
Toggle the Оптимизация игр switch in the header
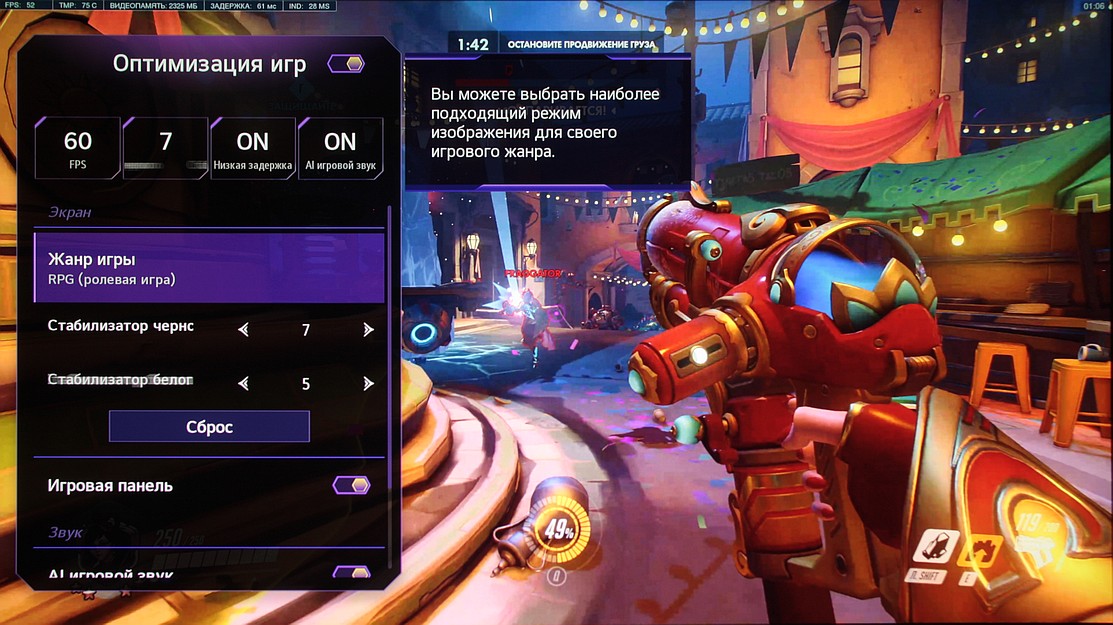coord(346,64)
